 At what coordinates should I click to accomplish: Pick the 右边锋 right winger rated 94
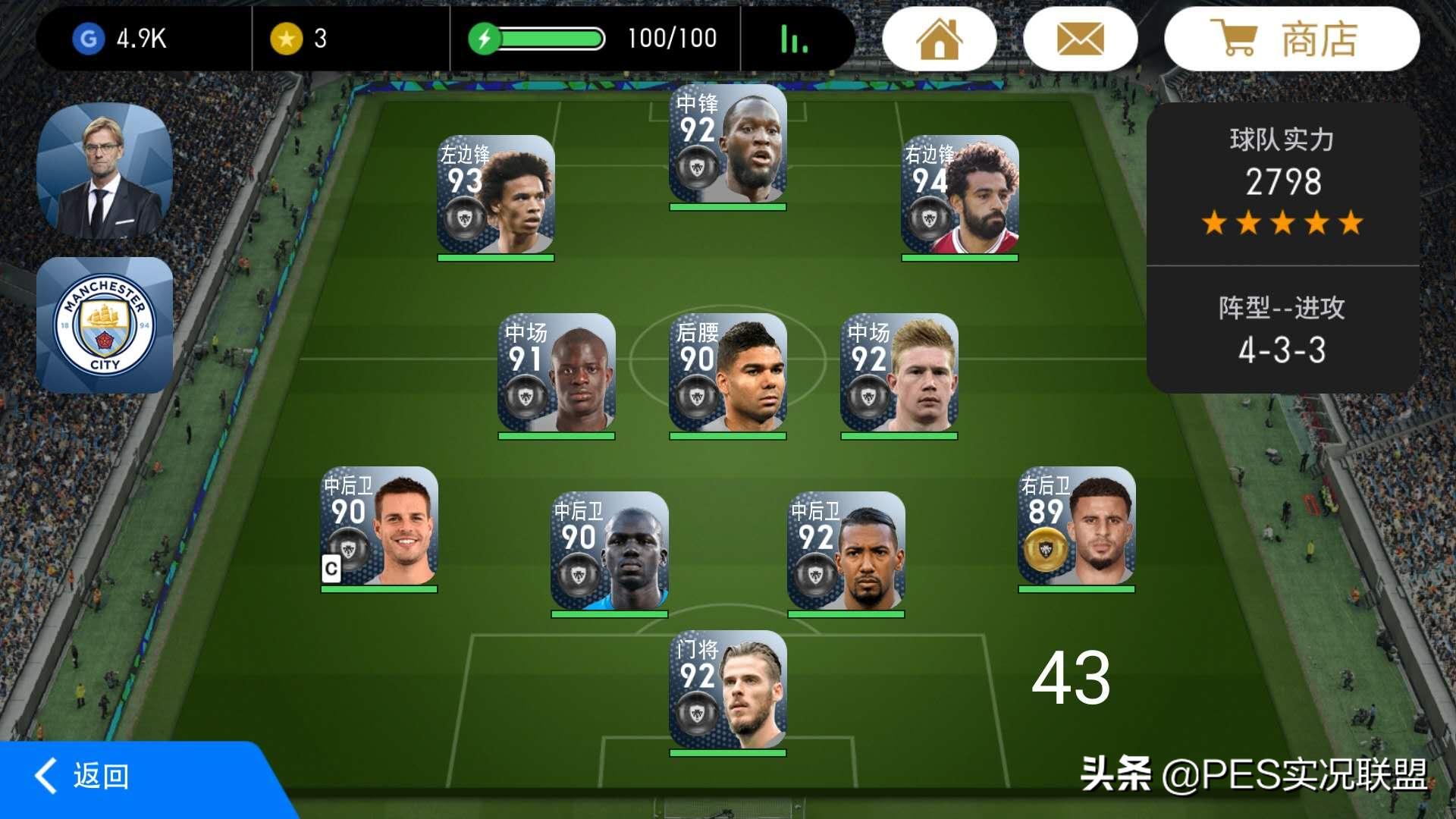point(959,196)
